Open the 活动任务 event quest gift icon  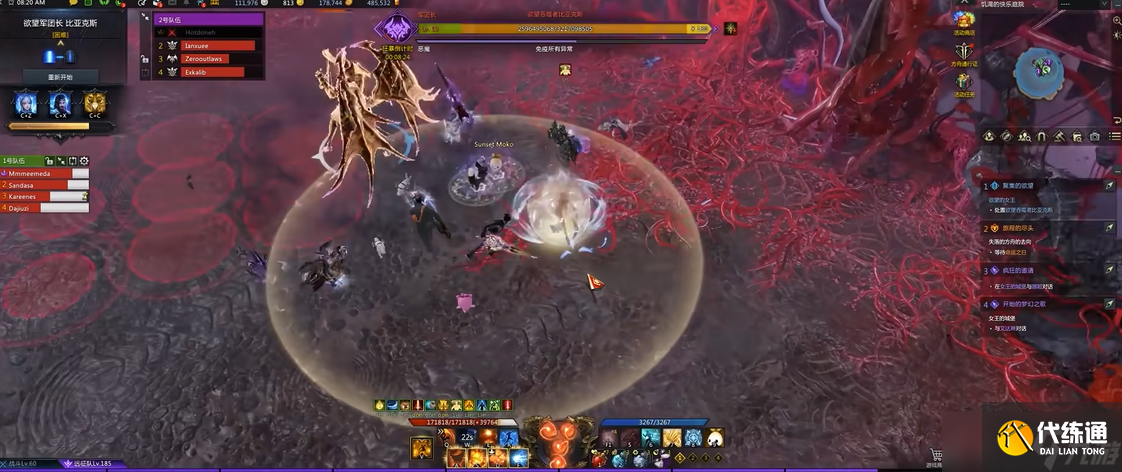[x=964, y=83]
